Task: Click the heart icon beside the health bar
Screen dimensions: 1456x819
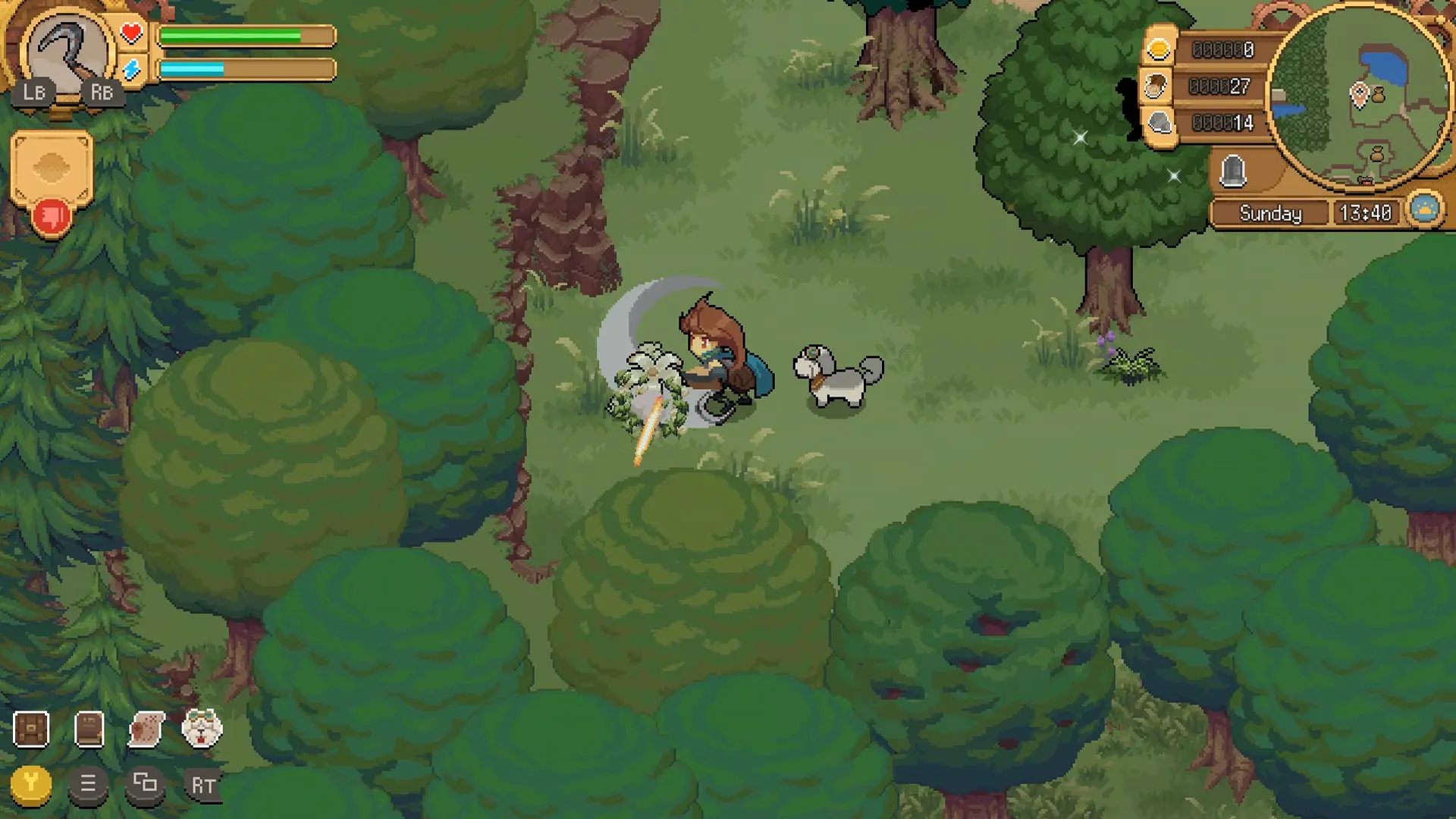Action: pyautogui.click(x=133, y=33)
